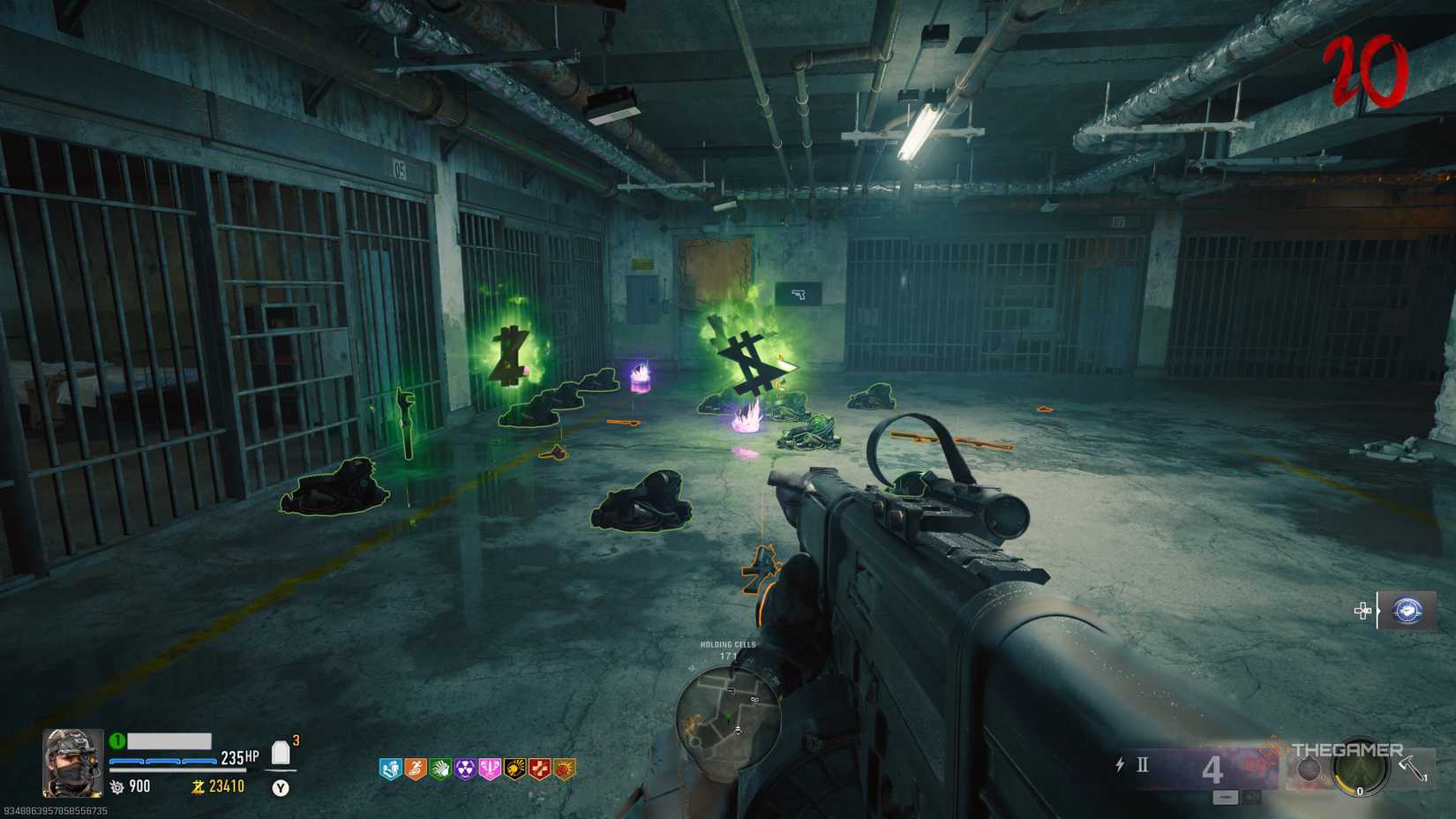Select the Stamin-Up perk icon
The image size is (1456, 819).
pos(415,767)
